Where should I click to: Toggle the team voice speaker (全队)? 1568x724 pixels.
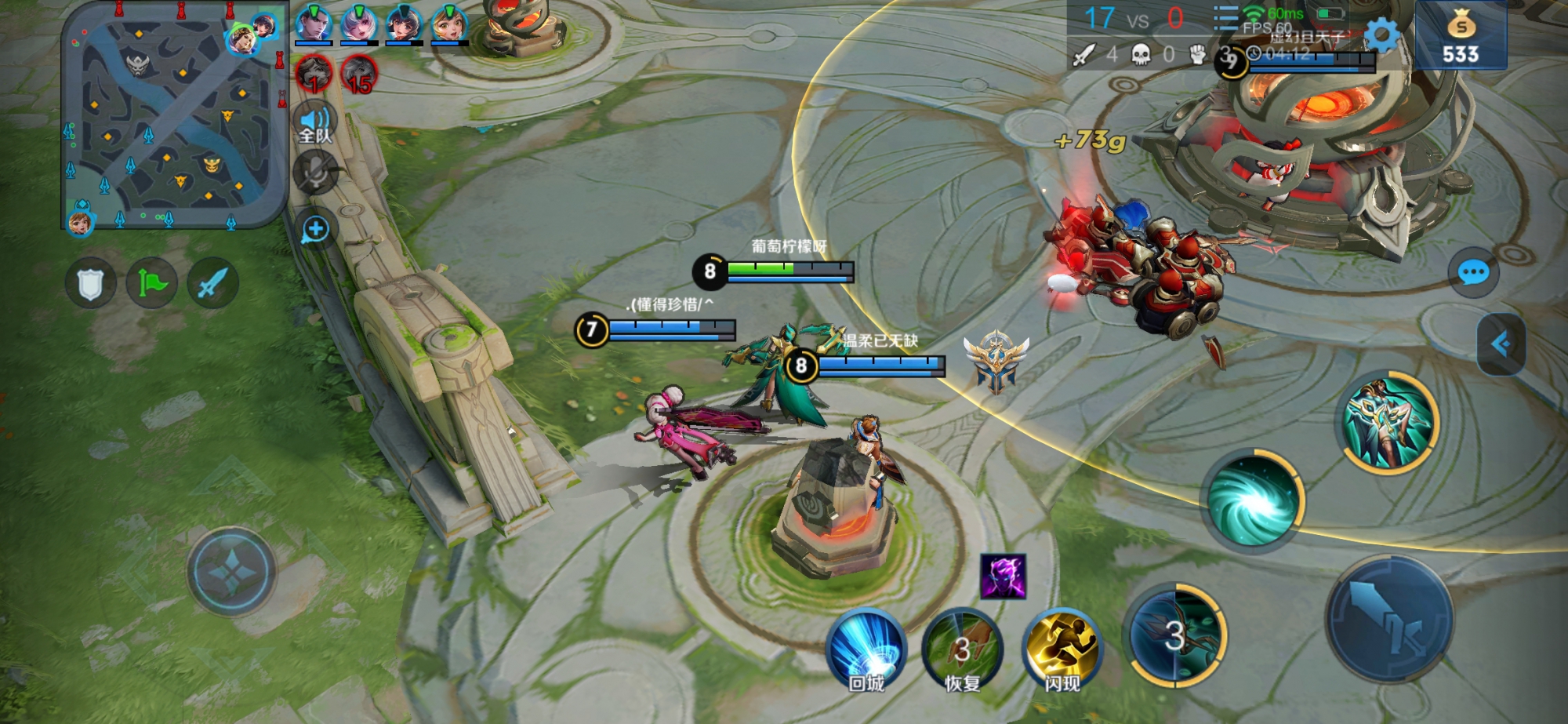pos(315,124)
